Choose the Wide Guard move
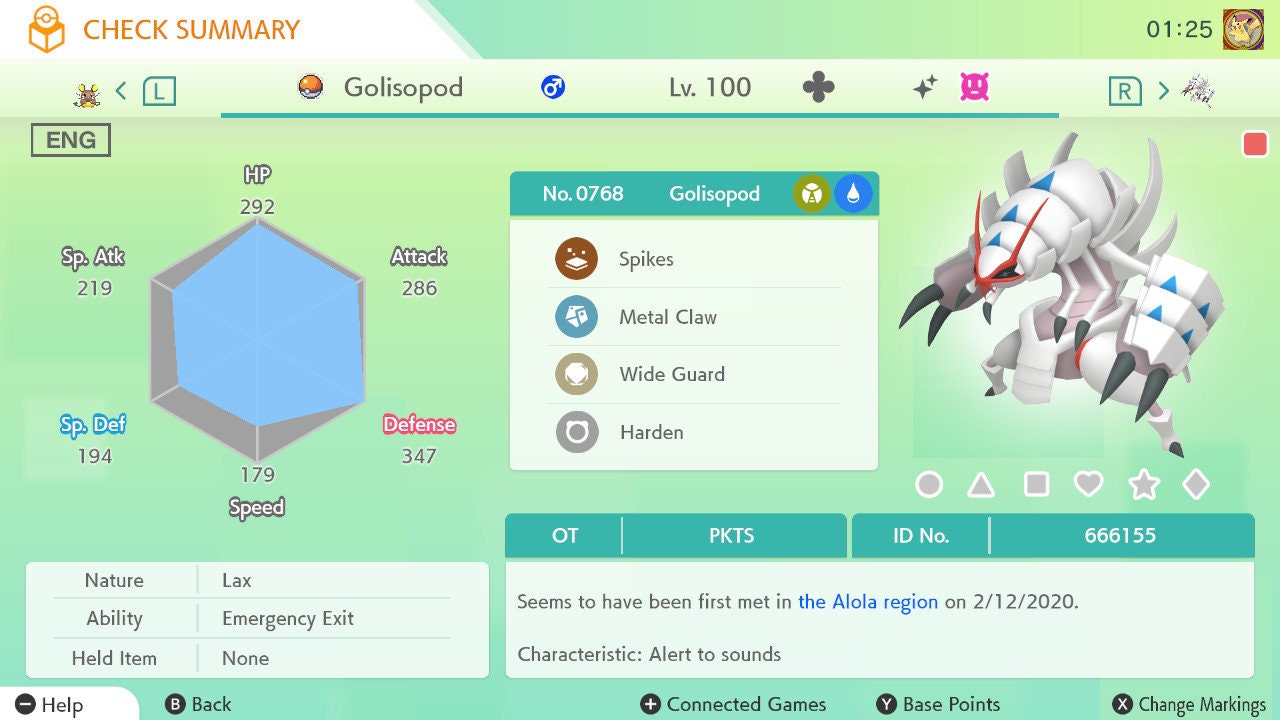This screenshot has width=1280, height=720. pyautogui.click(x=671, y=375)
